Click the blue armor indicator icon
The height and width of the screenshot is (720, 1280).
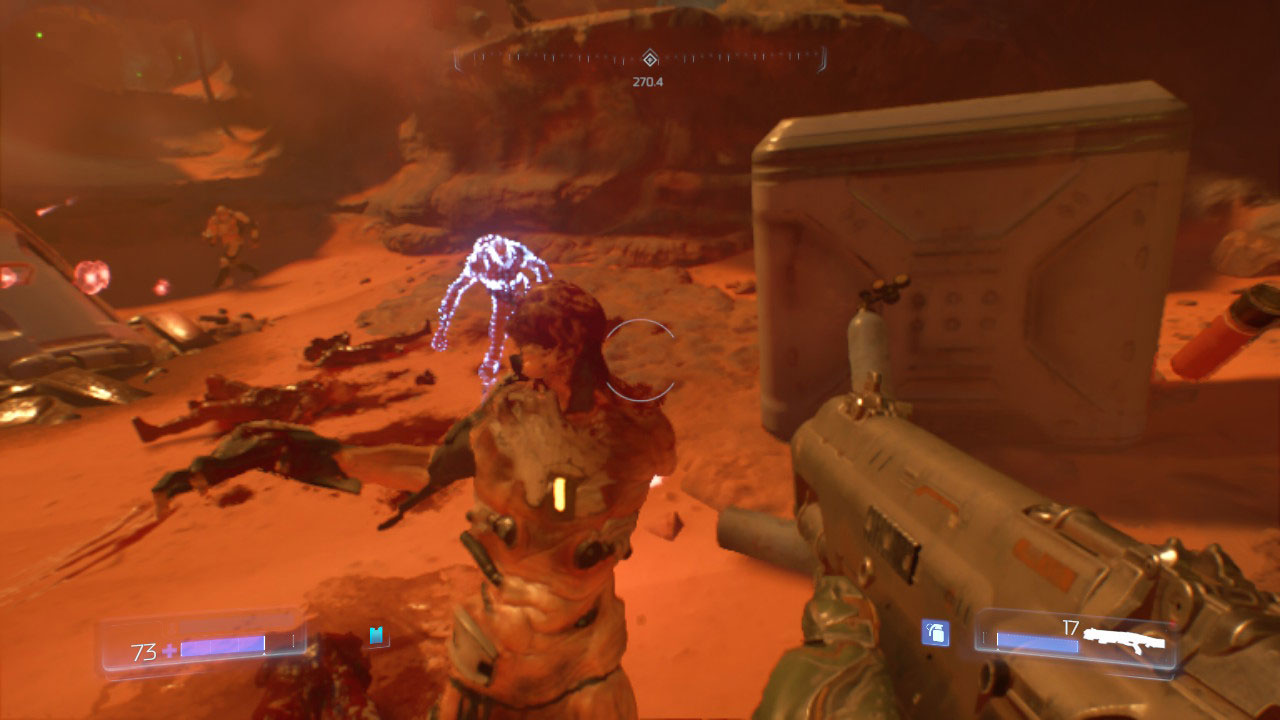pos(376,634)
